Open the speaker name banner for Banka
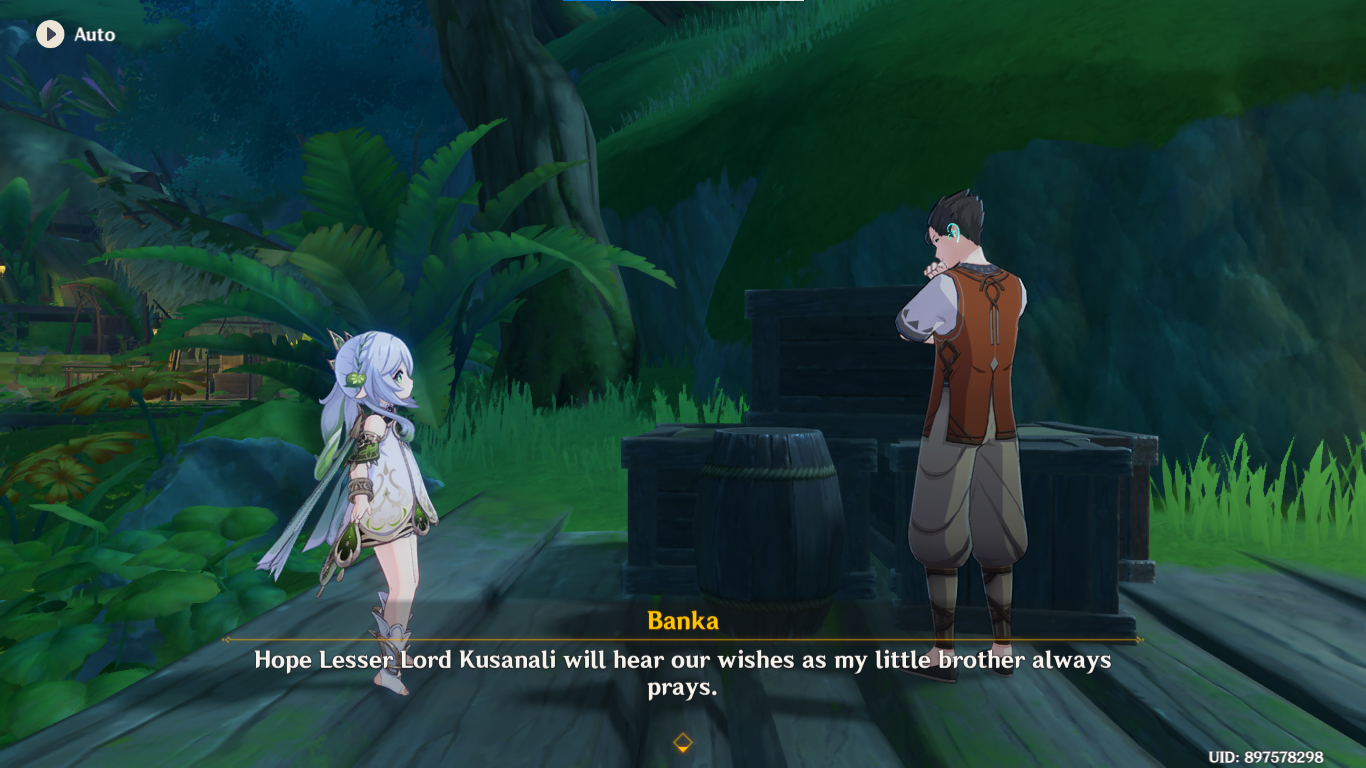The image size is (1366, 768). pos(683,621)
